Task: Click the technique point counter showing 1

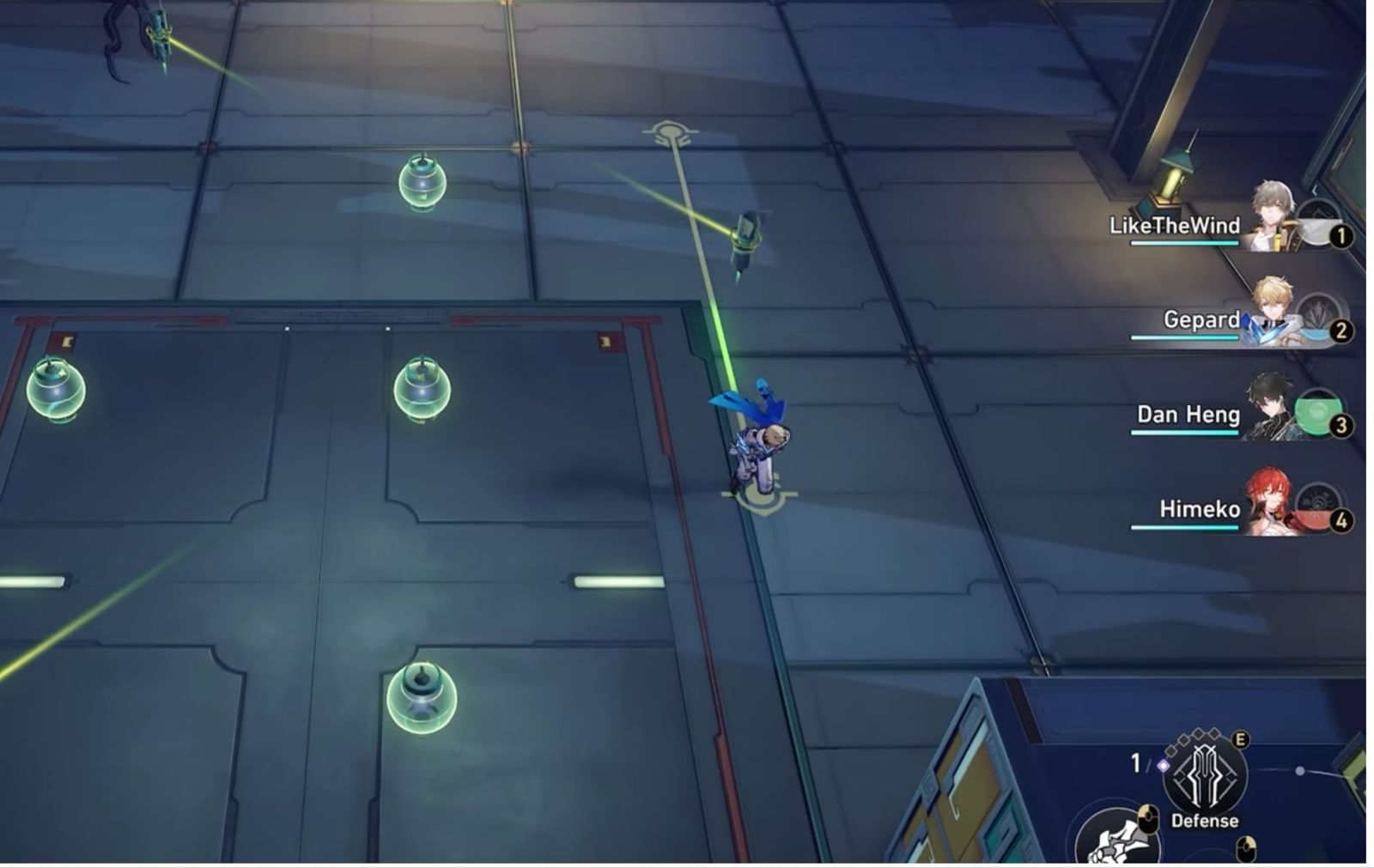Action: (x=1136, y=762)
